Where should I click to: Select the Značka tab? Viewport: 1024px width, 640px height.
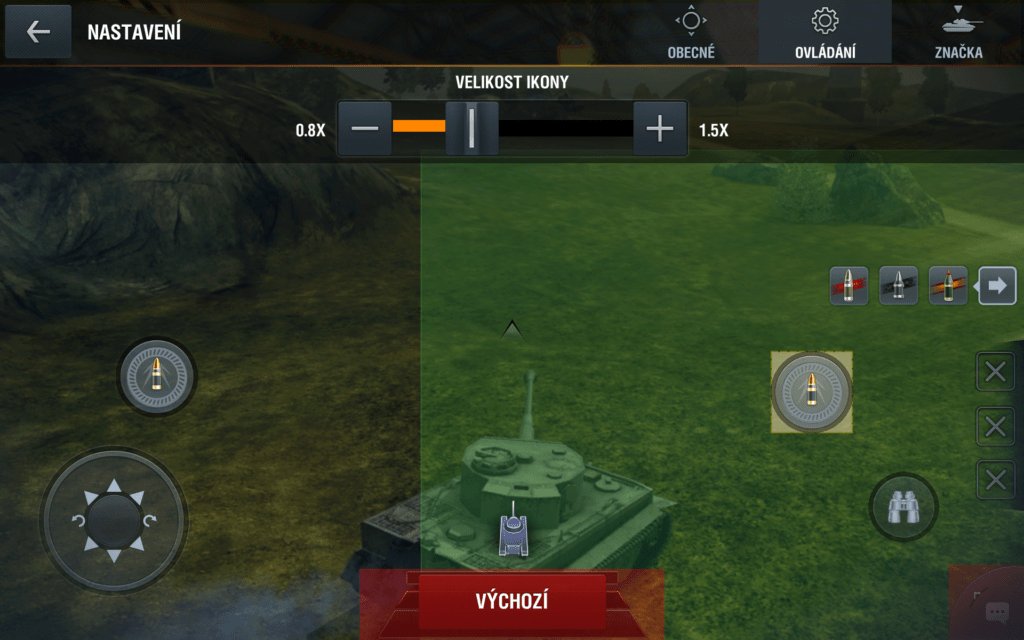(x=958, y=33)
